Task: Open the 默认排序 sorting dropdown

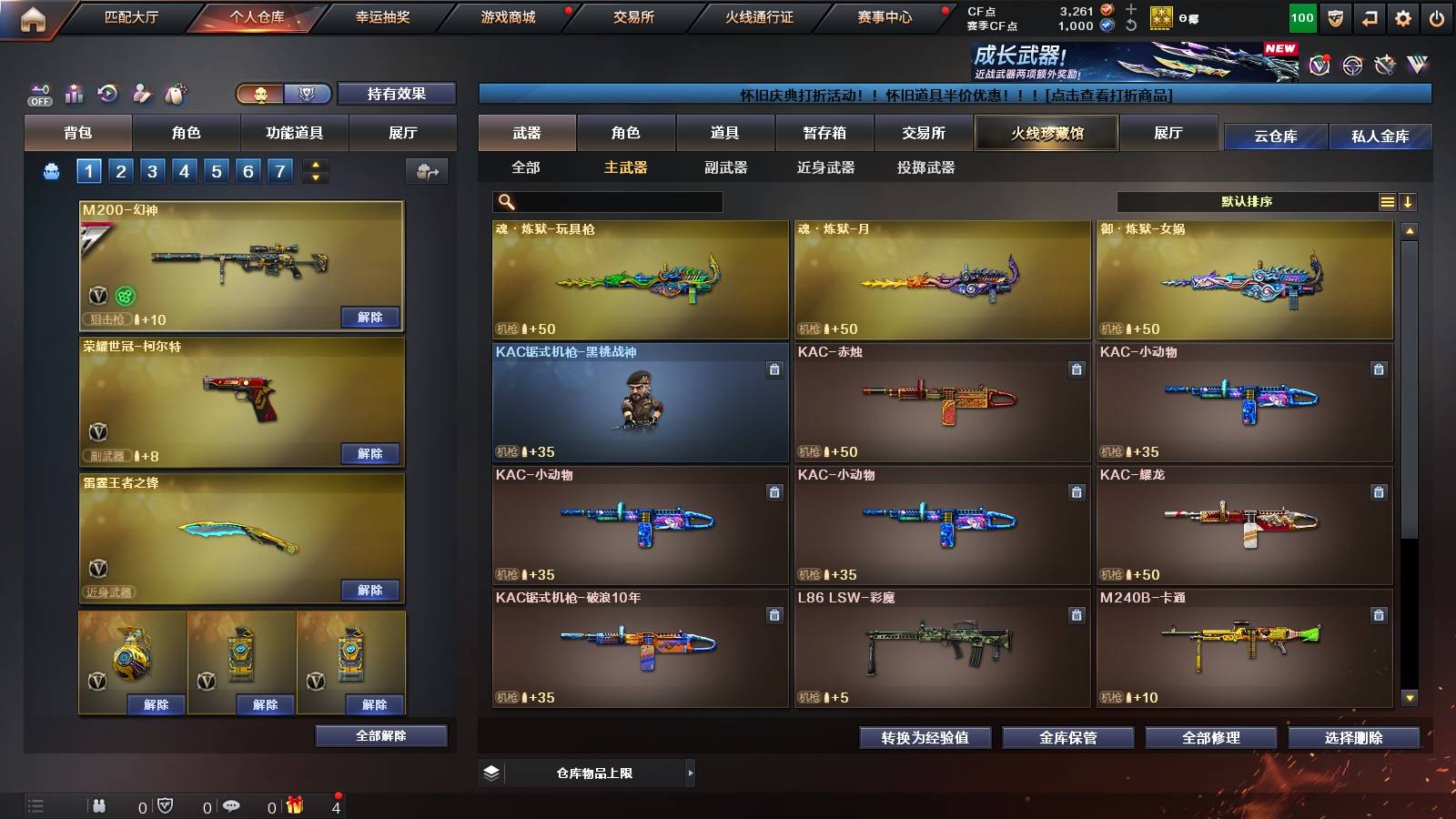Action: [1247, 201]
